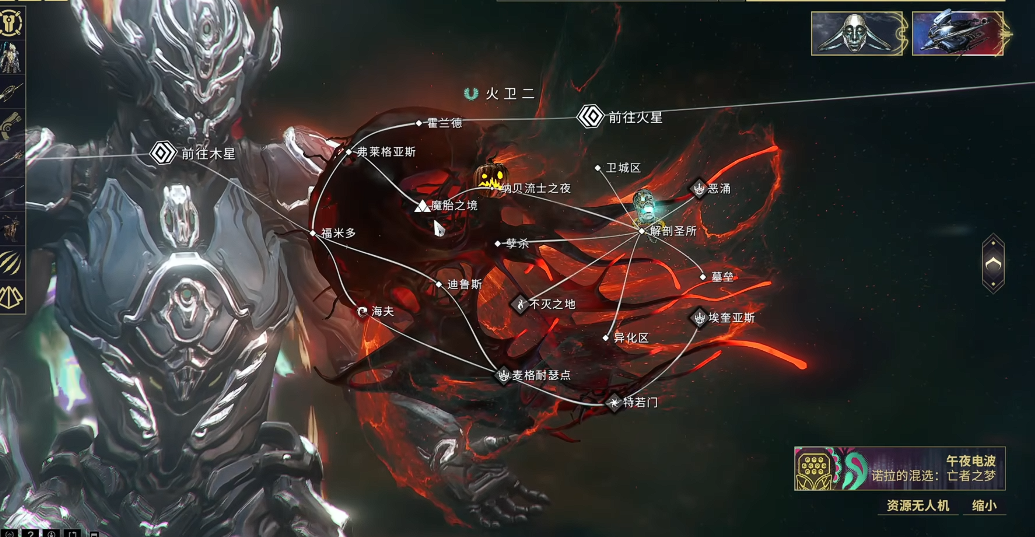Click the 资源无人机 button

click(x=914, y=506)
